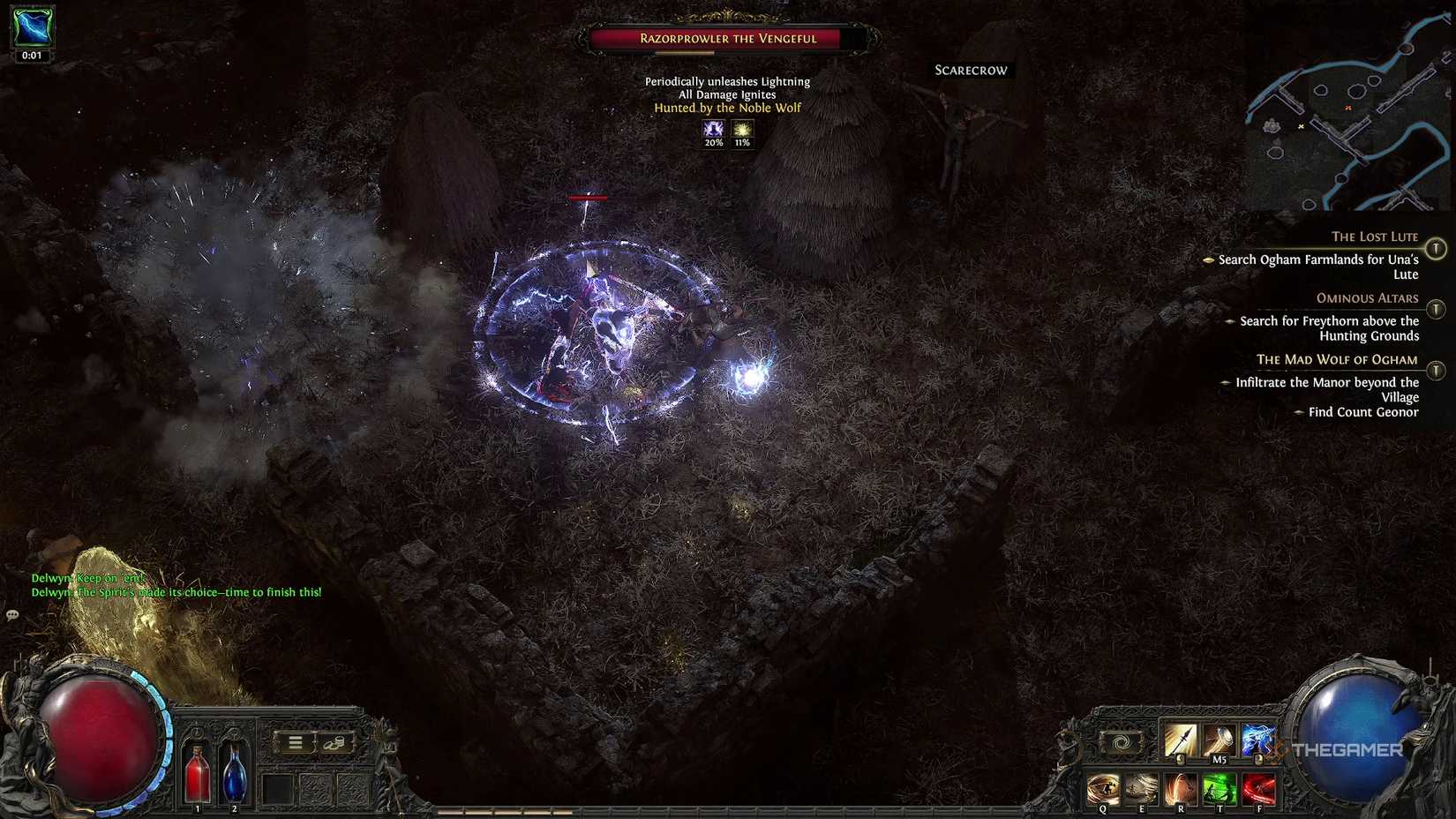Image resolution: width=1456 pixels, height=819 pixels.
Task: Trigger the green toxic skill bound to T
Action: point(1220,787)
